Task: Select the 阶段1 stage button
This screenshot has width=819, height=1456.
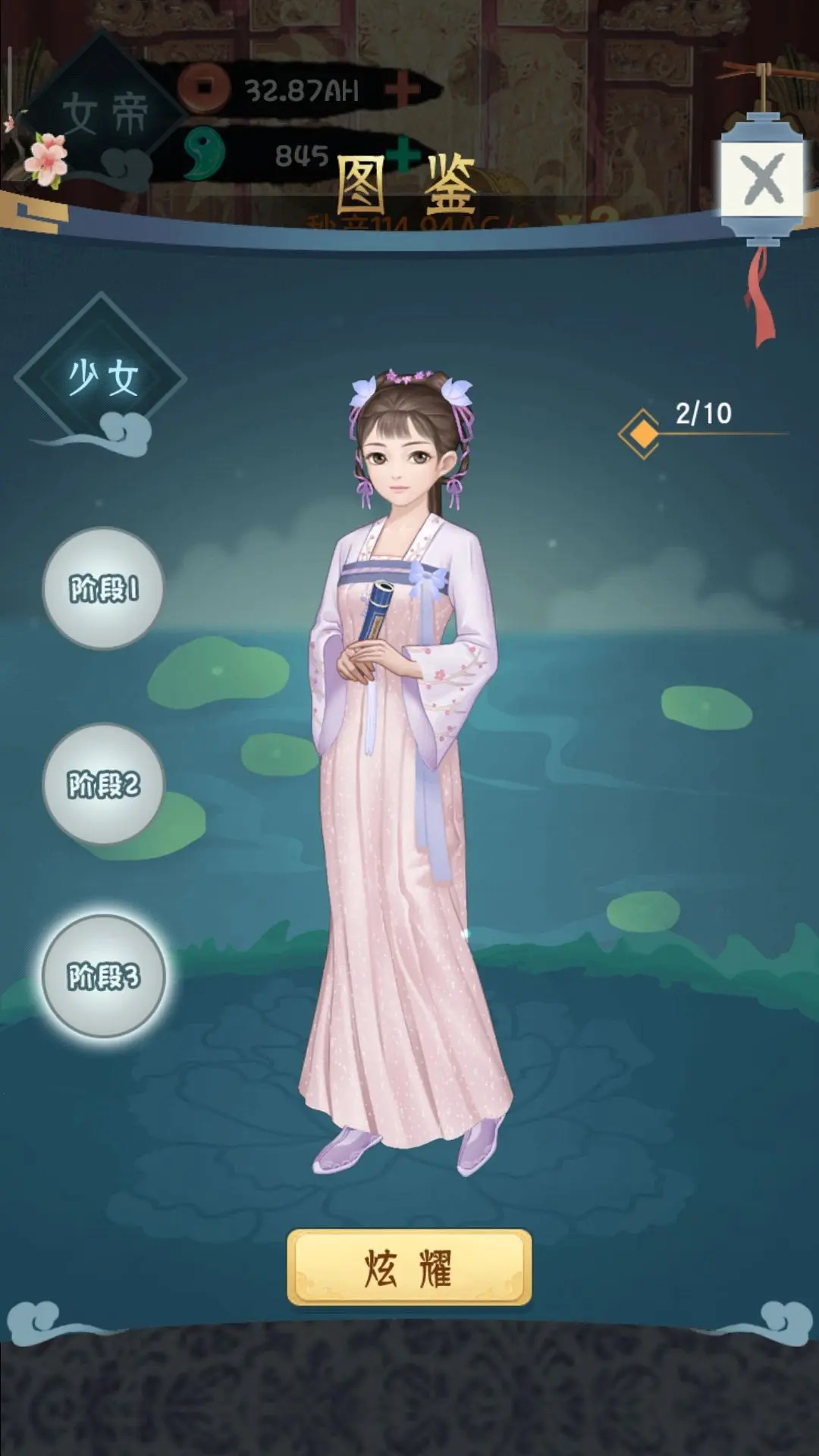Action: (x=103, y=588)
